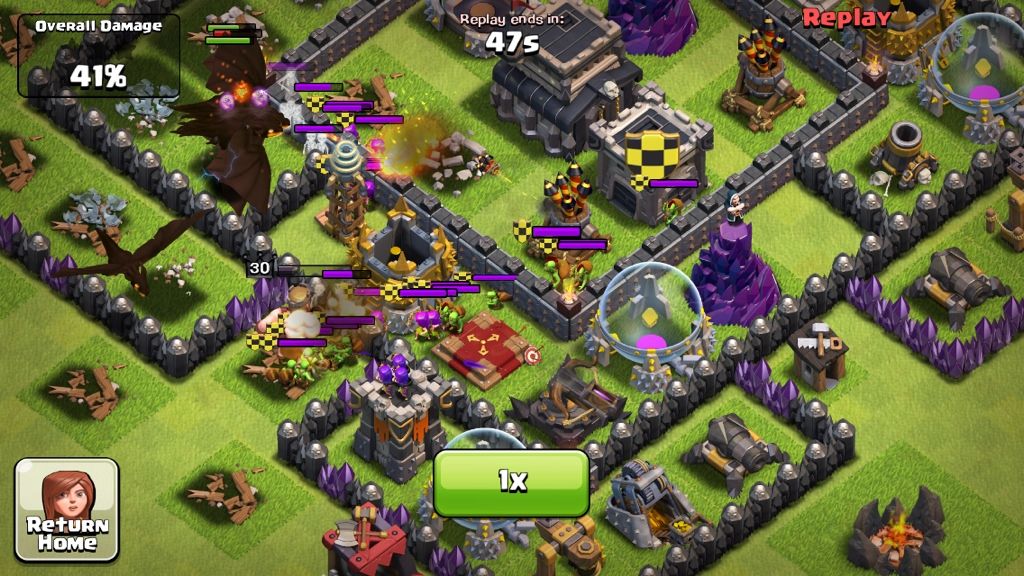Screen dimensions: 1024x576
Task: Click the Return Home button
Action: pos(67,509)
